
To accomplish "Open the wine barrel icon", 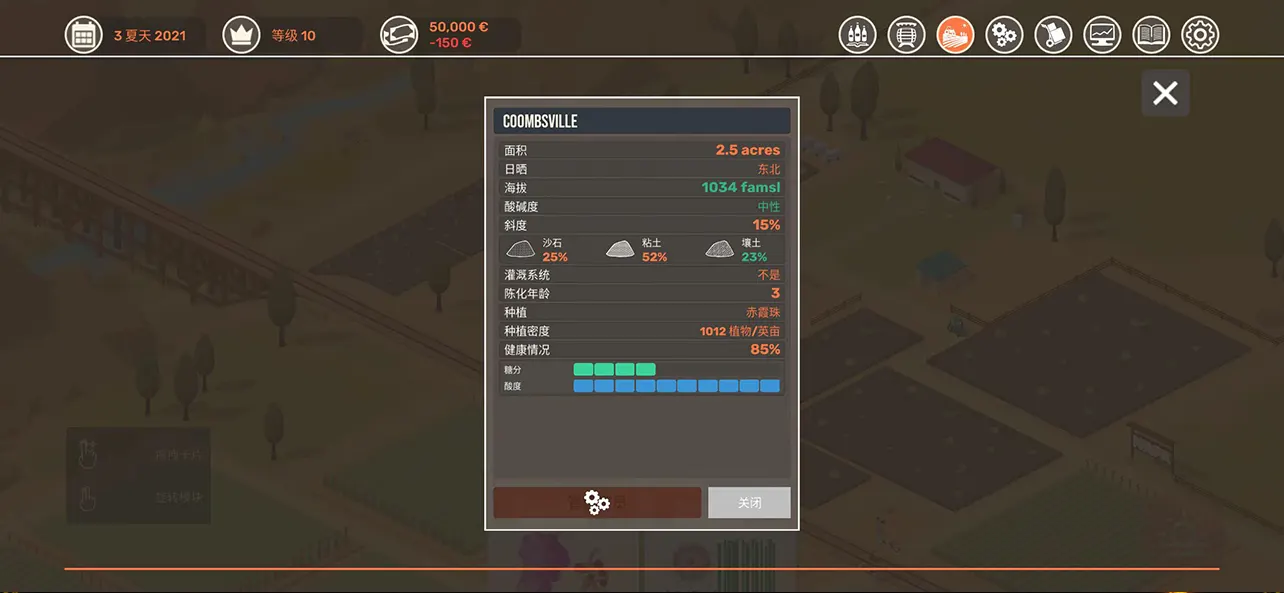I will (906, 35).
